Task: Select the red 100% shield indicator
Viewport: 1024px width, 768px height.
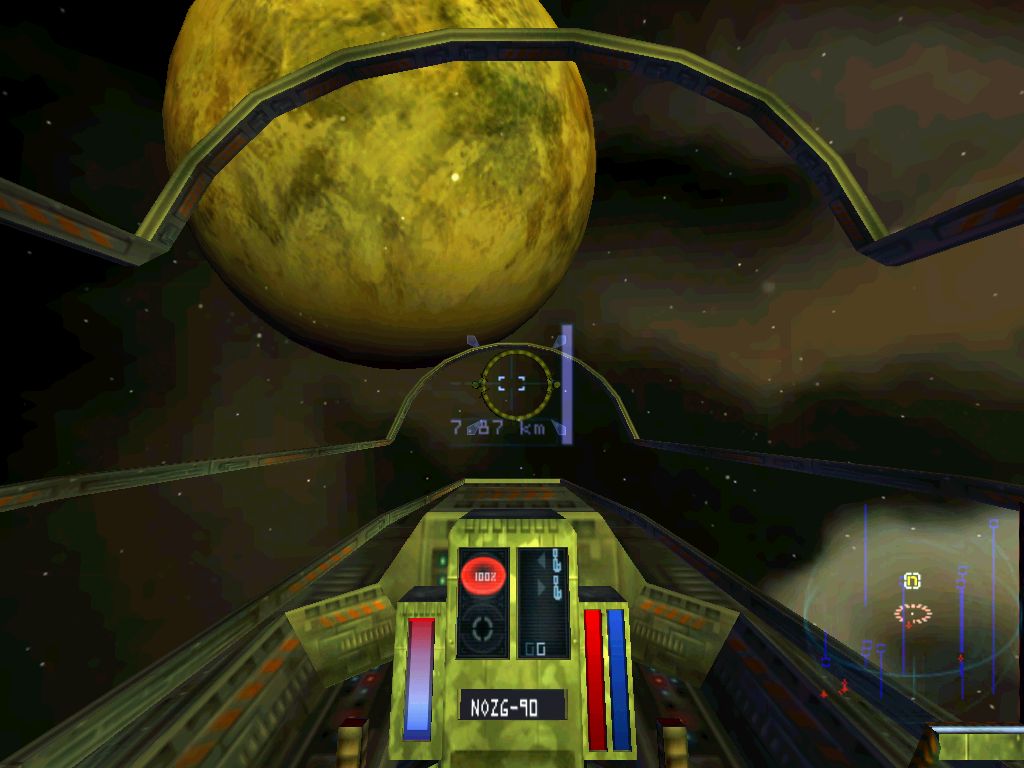Action: 484,575
